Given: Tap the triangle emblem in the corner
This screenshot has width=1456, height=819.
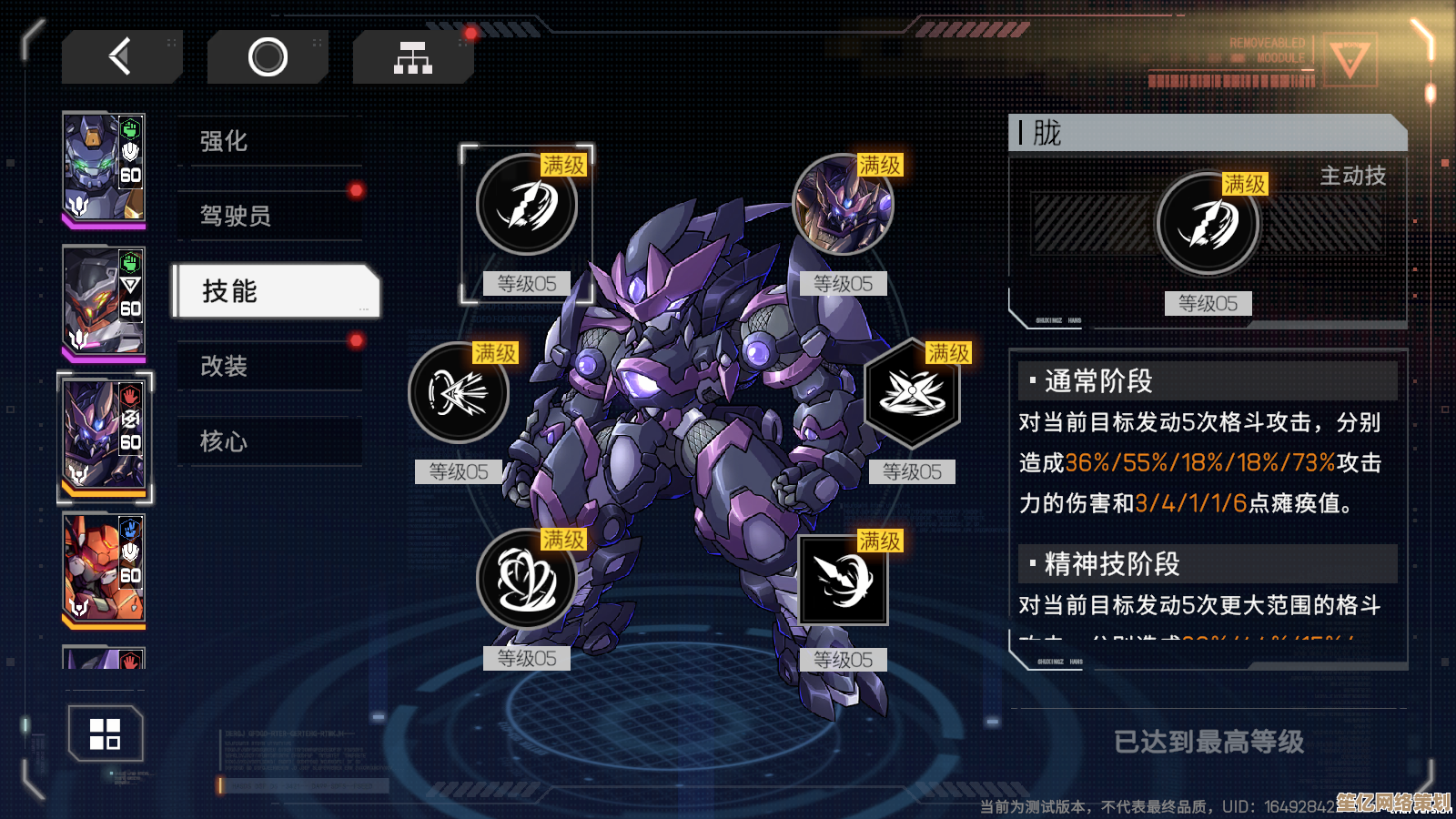Looking at the screenshot, I should click(1349, 60).
